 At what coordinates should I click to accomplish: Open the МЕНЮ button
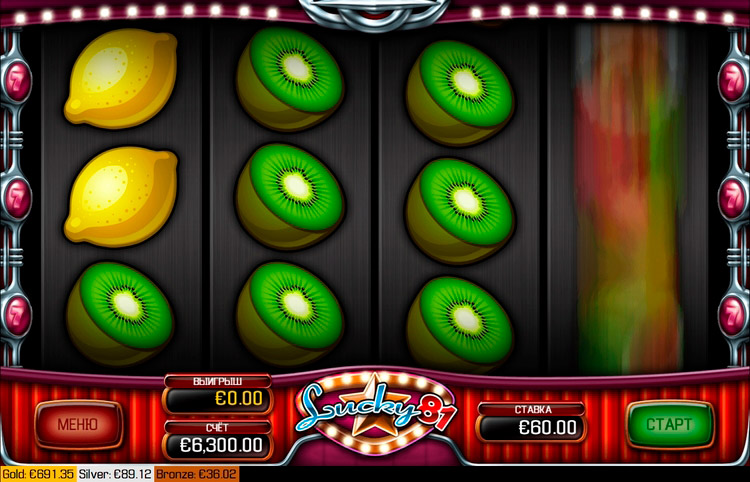pyautogui.click(x=78, y=424)
